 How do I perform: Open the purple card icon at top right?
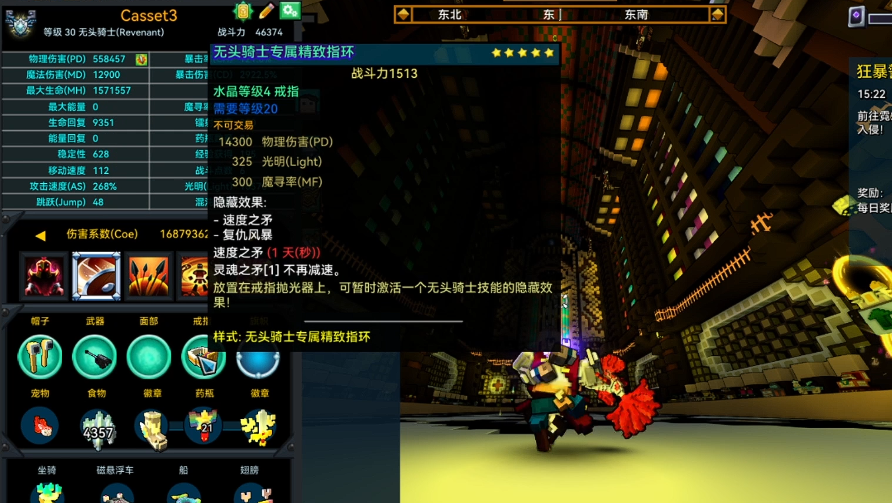tap(857, 16)
